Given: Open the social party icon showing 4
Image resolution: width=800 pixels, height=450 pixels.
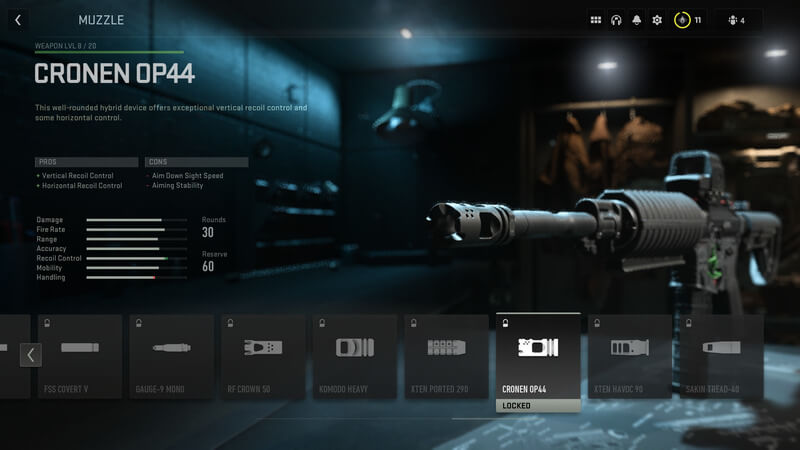Looking at the screenshot, I should click(x=736, y=20).
